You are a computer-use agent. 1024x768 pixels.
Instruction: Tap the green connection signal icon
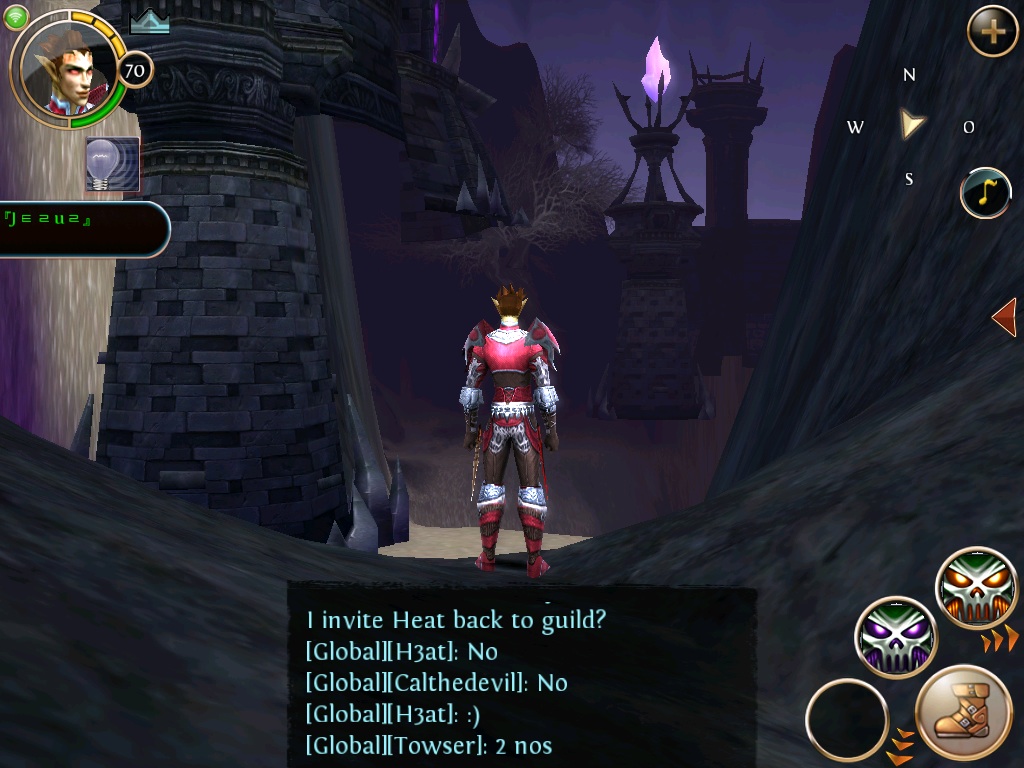point(15,17)
